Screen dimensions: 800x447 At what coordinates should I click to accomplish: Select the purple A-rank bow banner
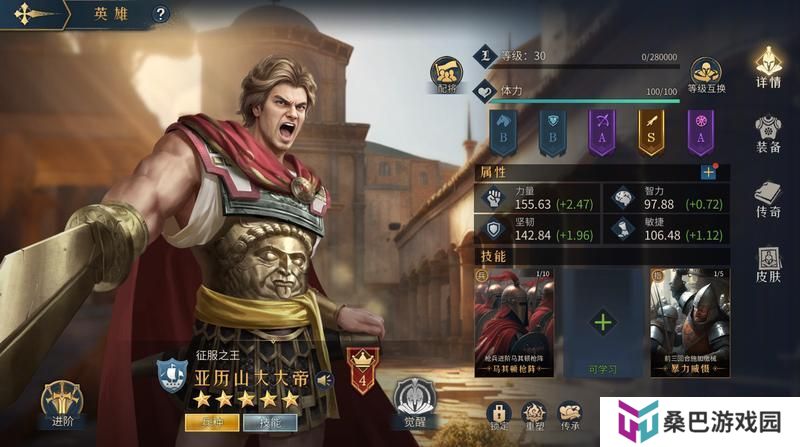602,130
